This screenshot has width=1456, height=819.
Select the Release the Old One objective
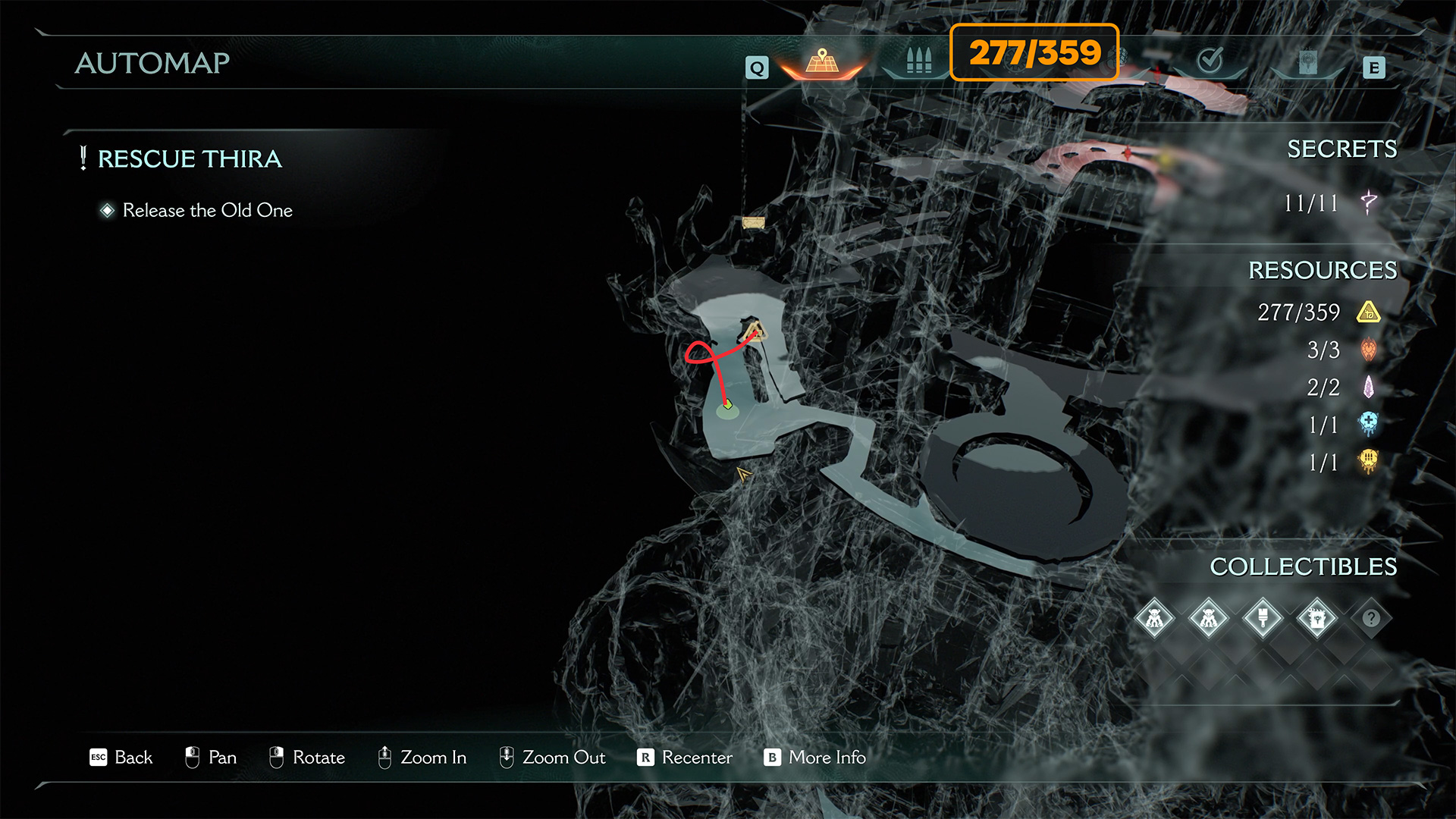pos(207,210)
